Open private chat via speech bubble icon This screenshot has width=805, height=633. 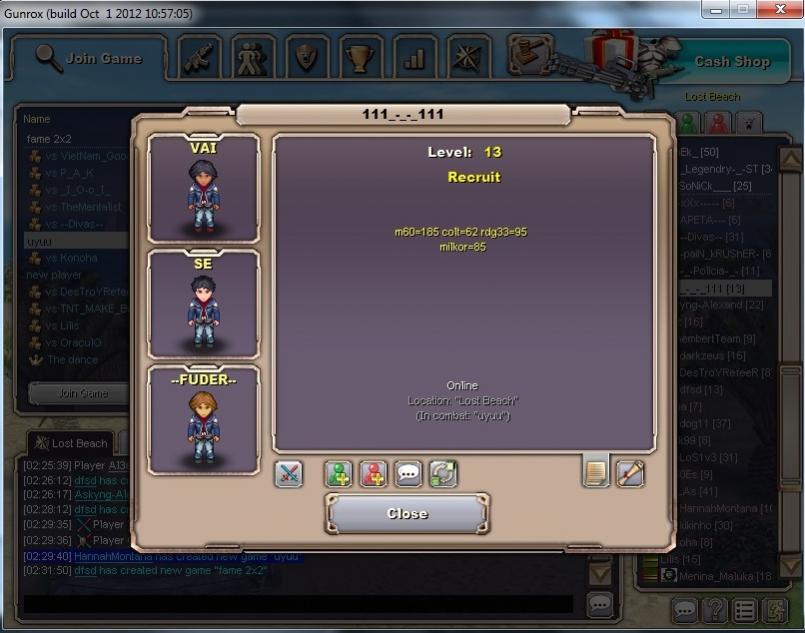pos(408,474)
